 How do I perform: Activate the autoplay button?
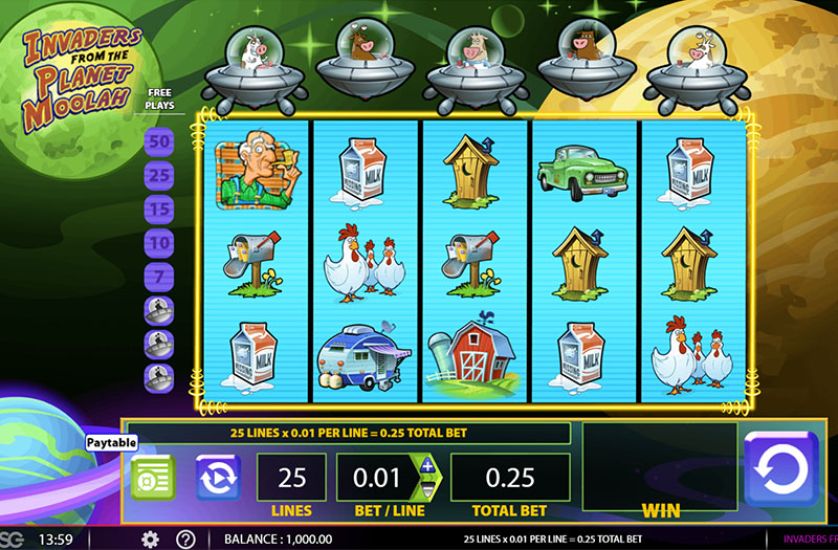[x=218, y=477]
